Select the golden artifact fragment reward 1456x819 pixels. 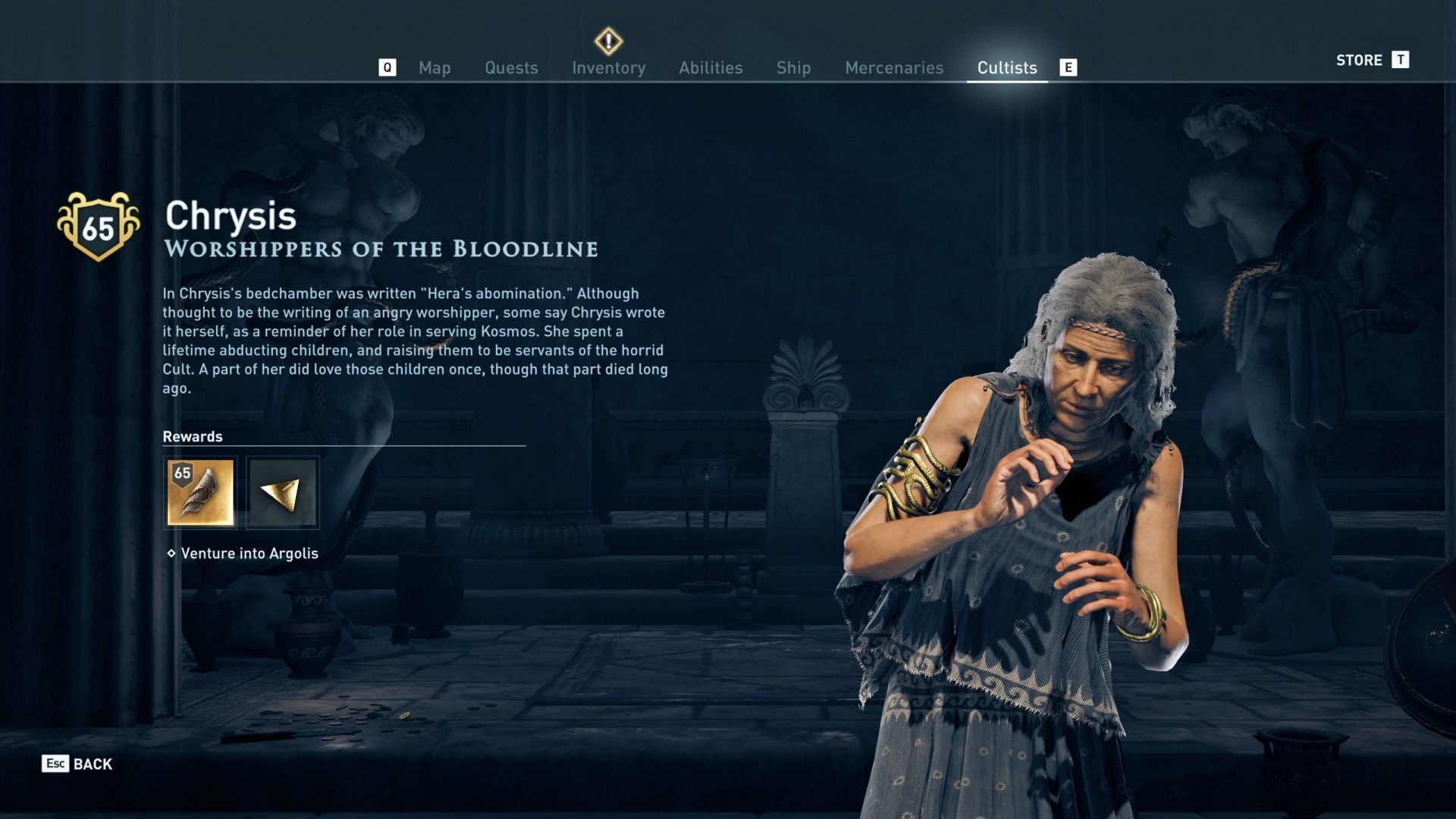coord(283,492)
